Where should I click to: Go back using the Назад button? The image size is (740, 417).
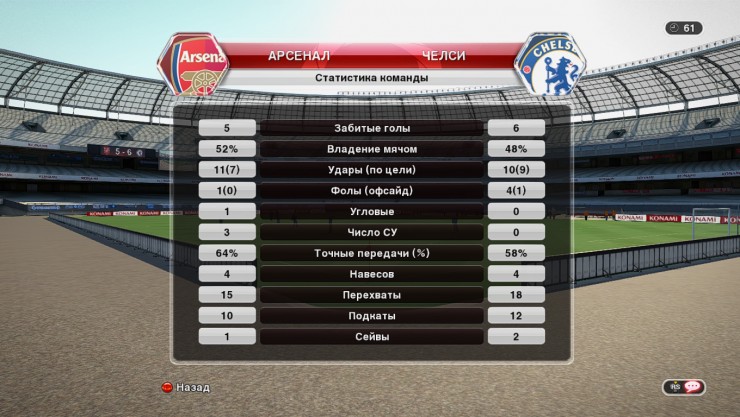point(186,387)
